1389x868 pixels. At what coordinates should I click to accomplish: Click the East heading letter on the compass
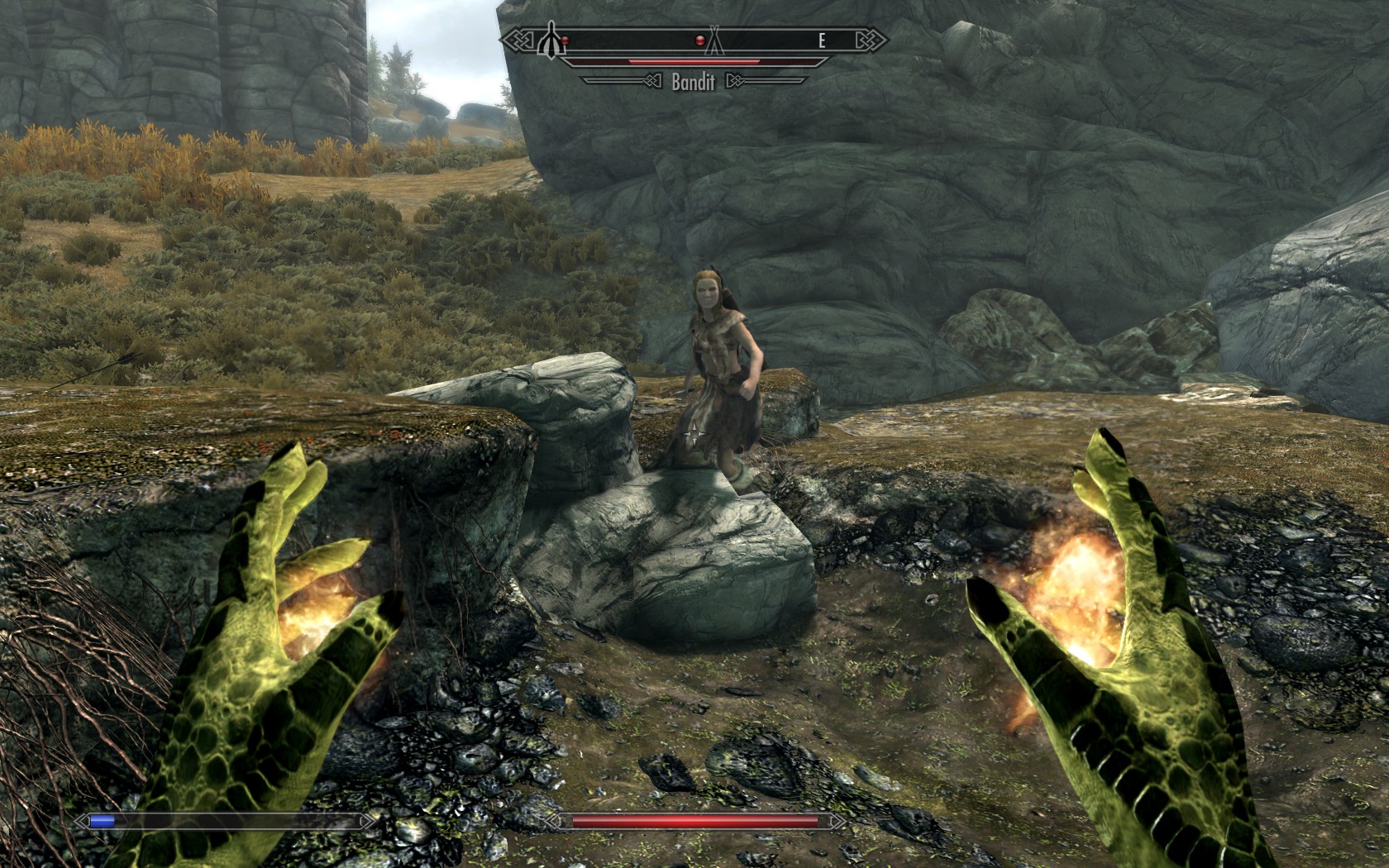(x=822, y=41)
